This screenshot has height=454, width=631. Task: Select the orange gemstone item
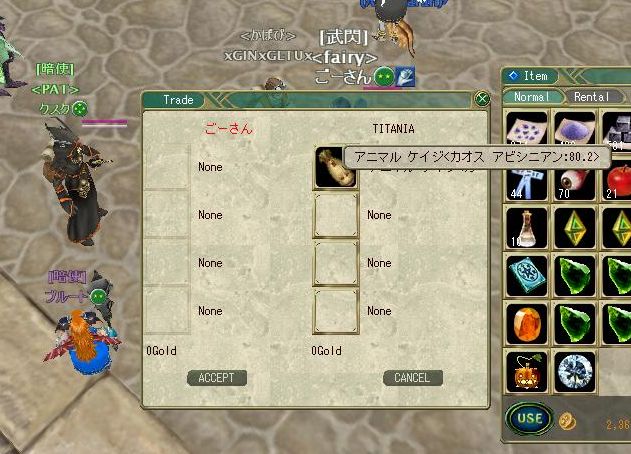point(527,324)
